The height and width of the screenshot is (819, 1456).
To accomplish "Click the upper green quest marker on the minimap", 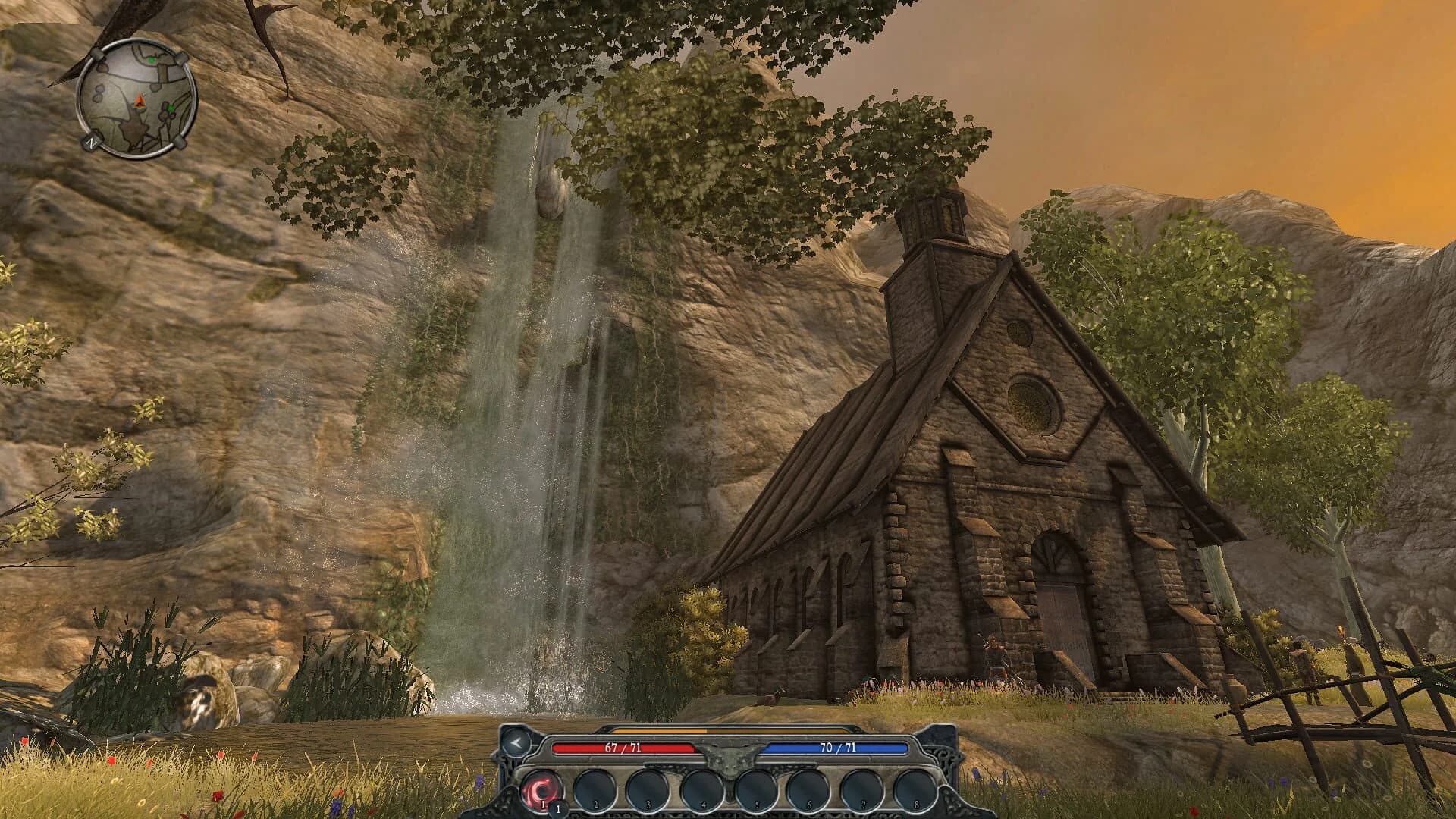I will (152, 61).
